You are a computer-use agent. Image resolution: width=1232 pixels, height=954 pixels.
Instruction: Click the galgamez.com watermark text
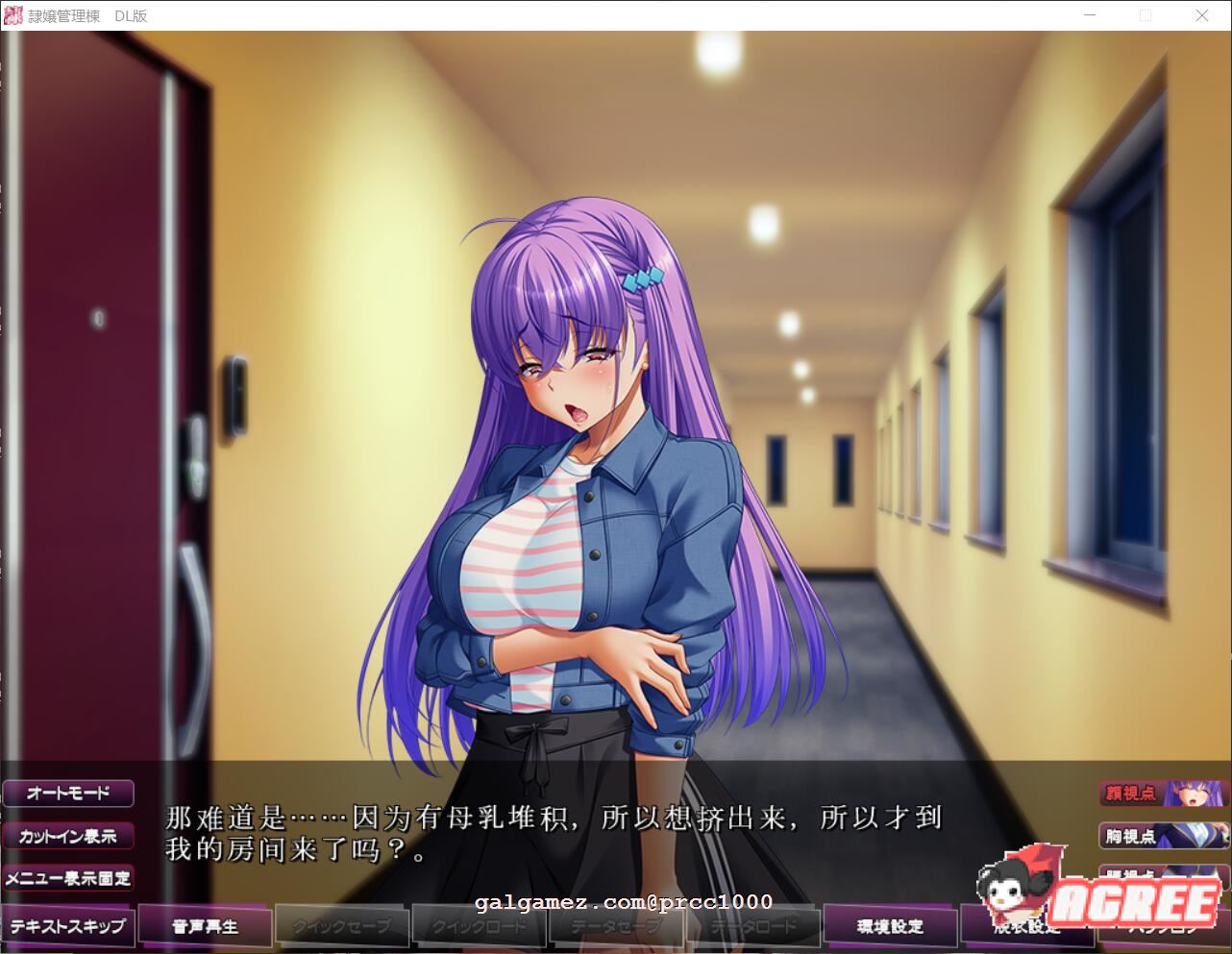[x=623, y=901]
